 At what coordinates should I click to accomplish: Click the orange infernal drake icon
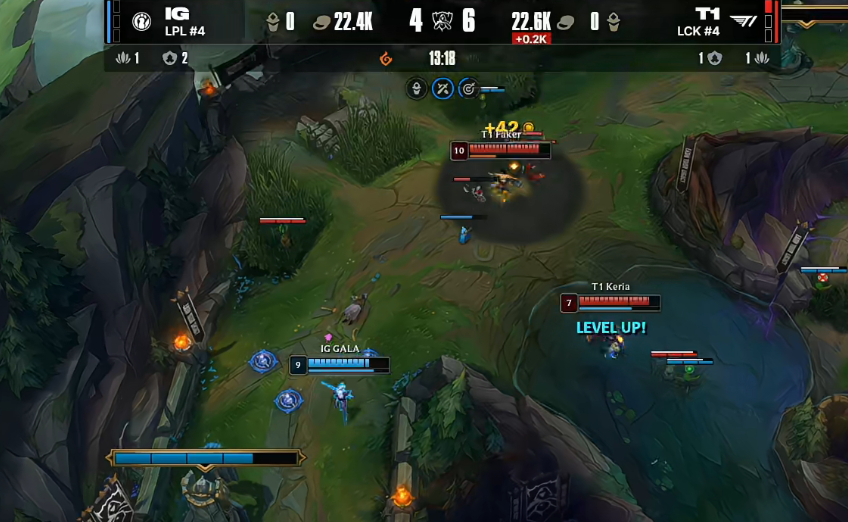click(386, 59)
